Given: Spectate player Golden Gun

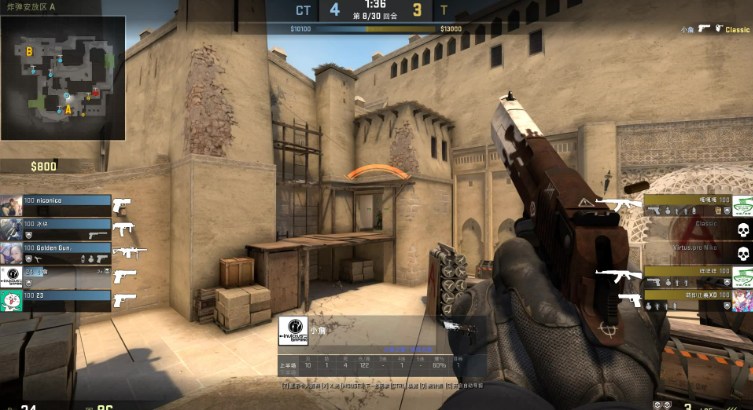Looking at the screenshot, I should (56, 247).
